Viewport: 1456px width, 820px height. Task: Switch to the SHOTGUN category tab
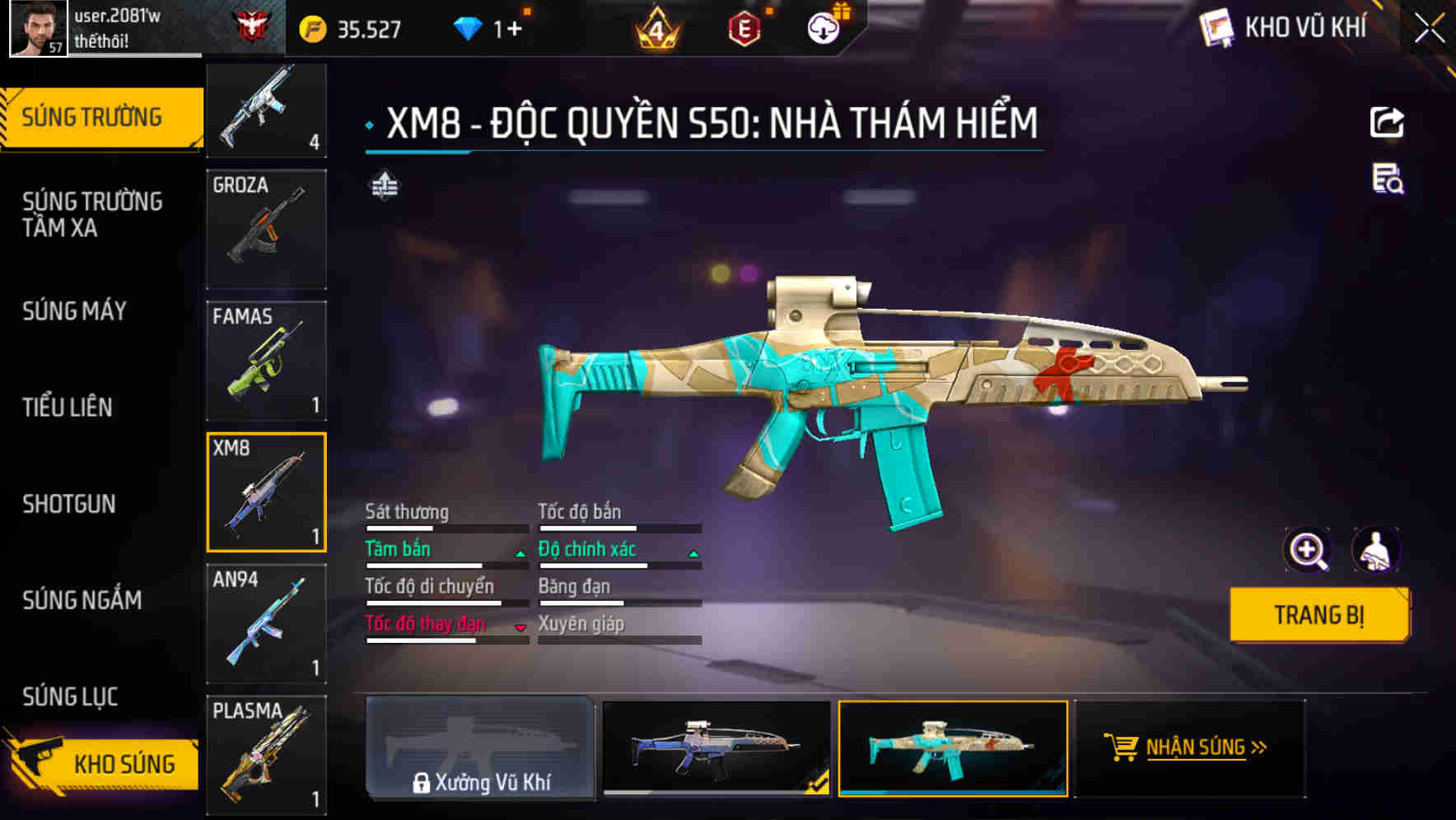(x=70, y=504)
